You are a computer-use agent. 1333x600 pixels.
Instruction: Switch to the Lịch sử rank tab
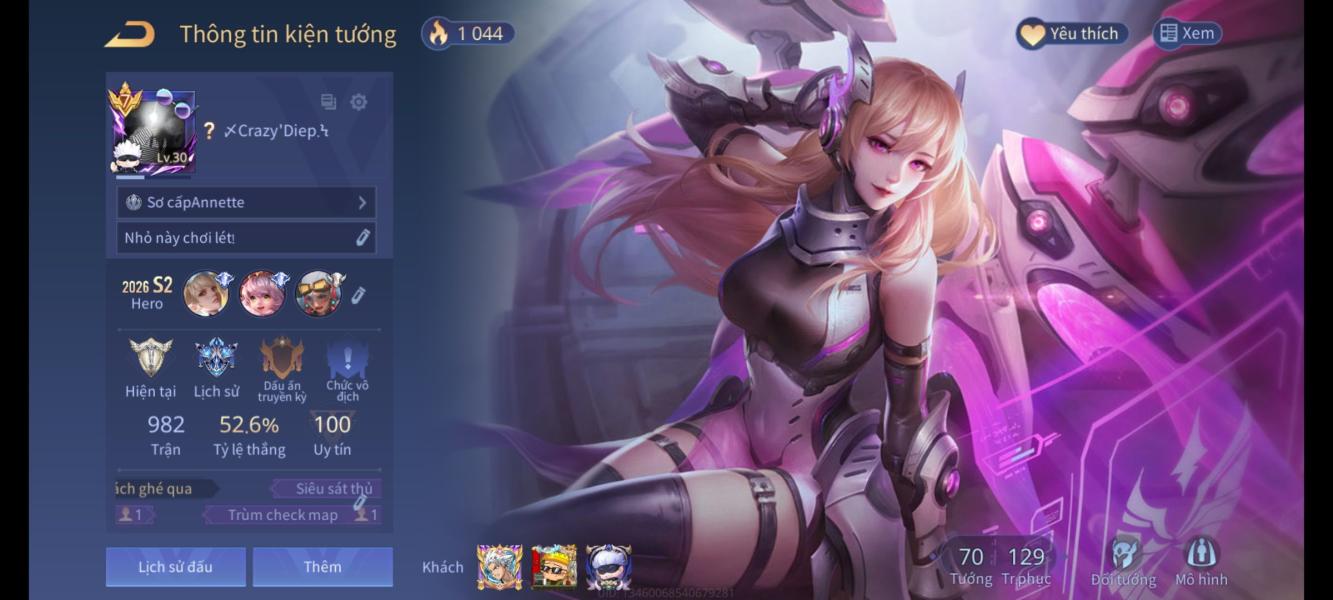coord(216,368)
